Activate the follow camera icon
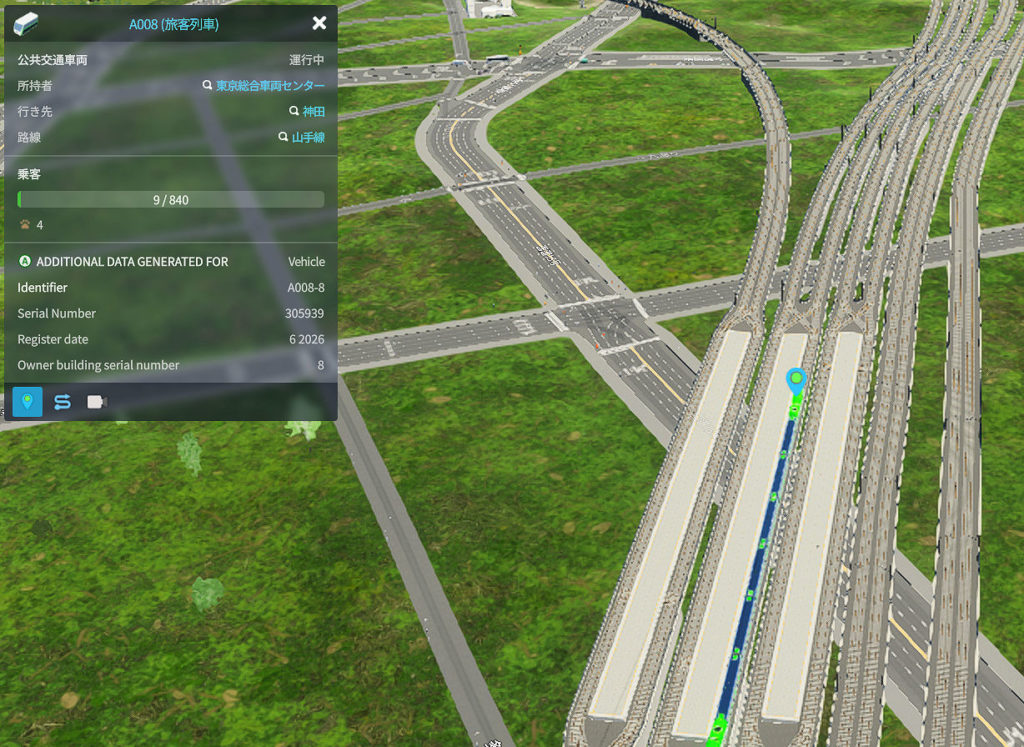The image size is (1024, 747). coord(97,402)
